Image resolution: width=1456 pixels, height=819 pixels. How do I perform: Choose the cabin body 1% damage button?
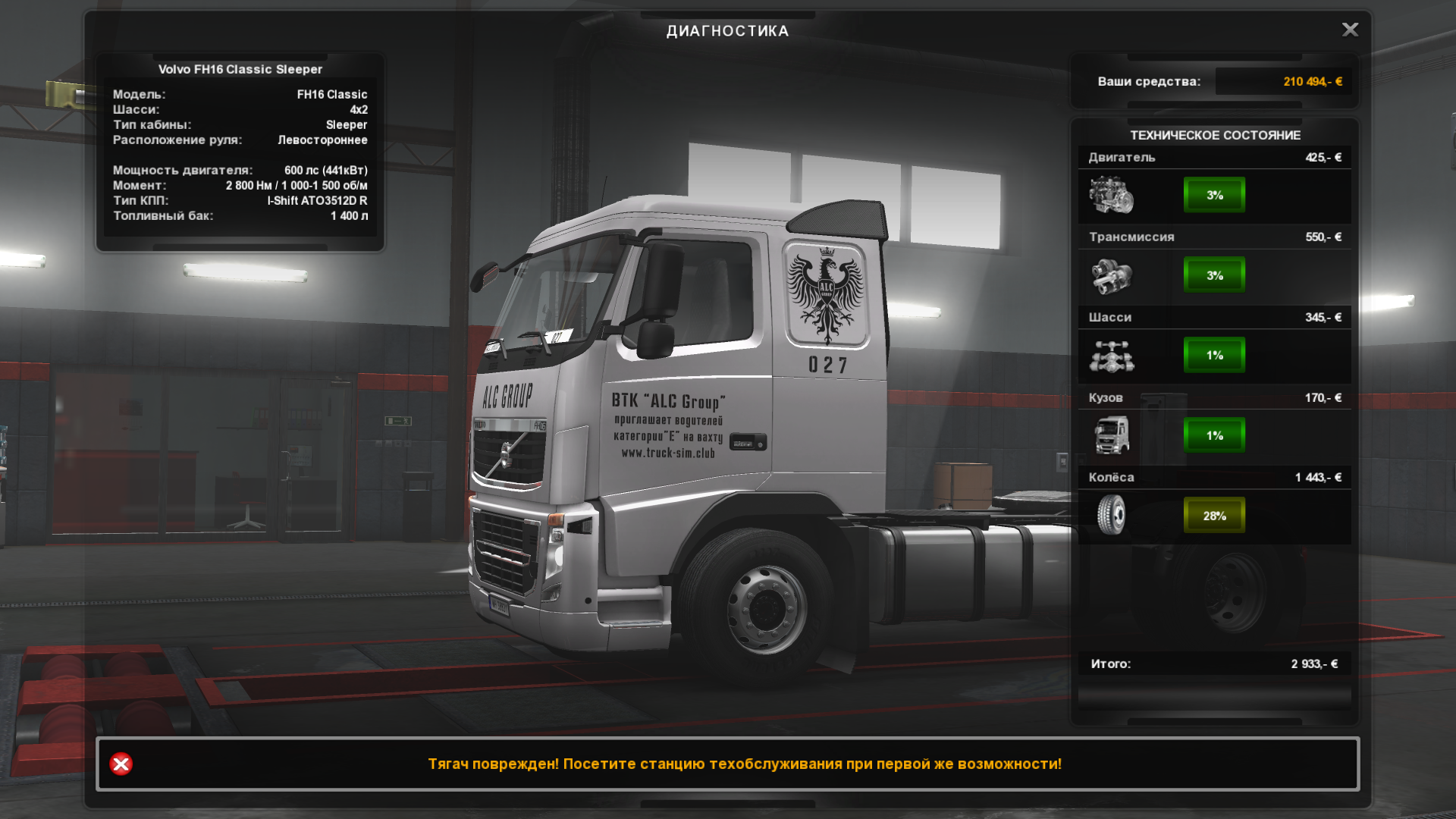click(1214, 435)
